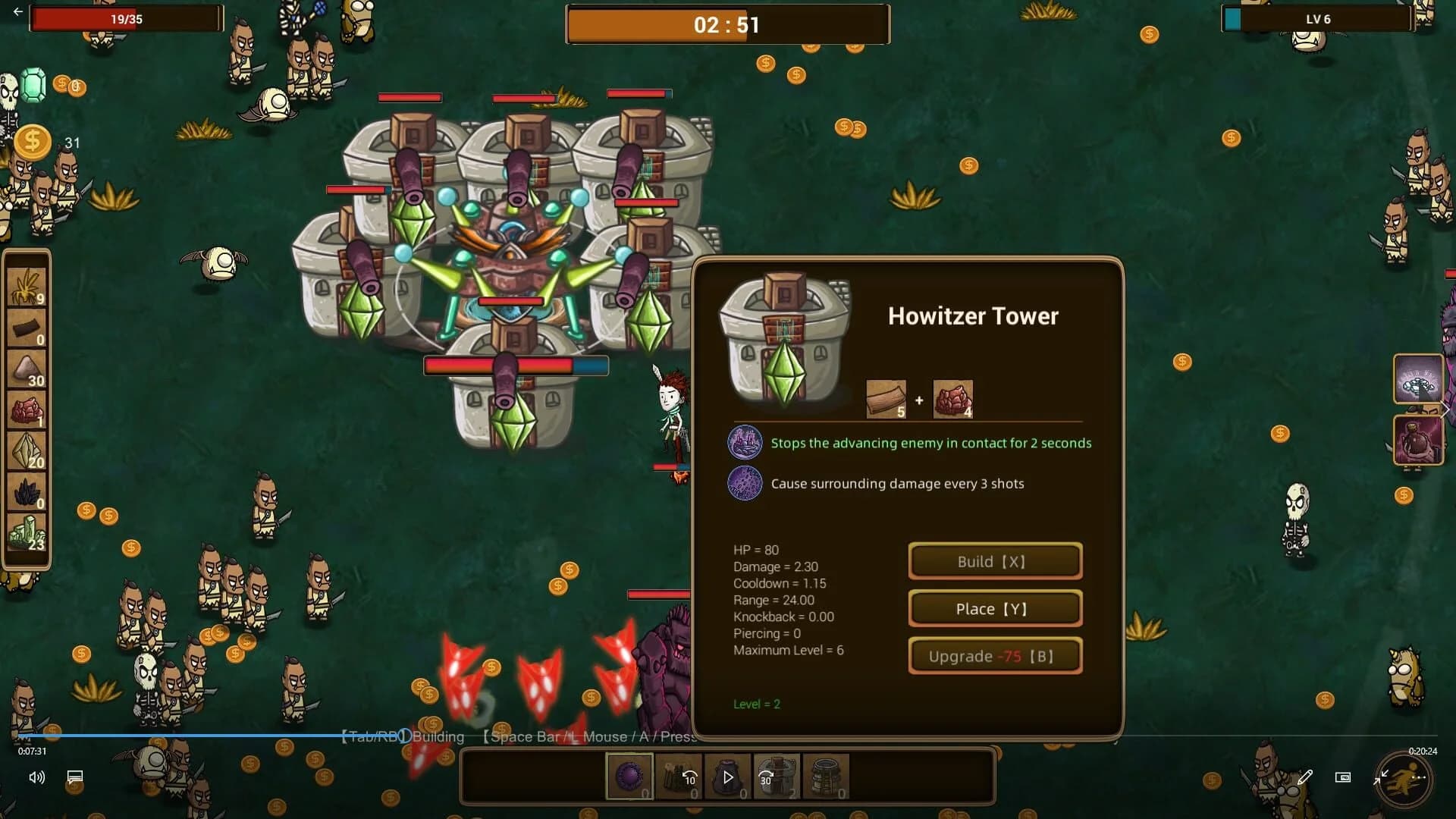Screen dimensions: 1456x819
Task: Click the pencil icon near the minimap
Action: point(1306,777)
